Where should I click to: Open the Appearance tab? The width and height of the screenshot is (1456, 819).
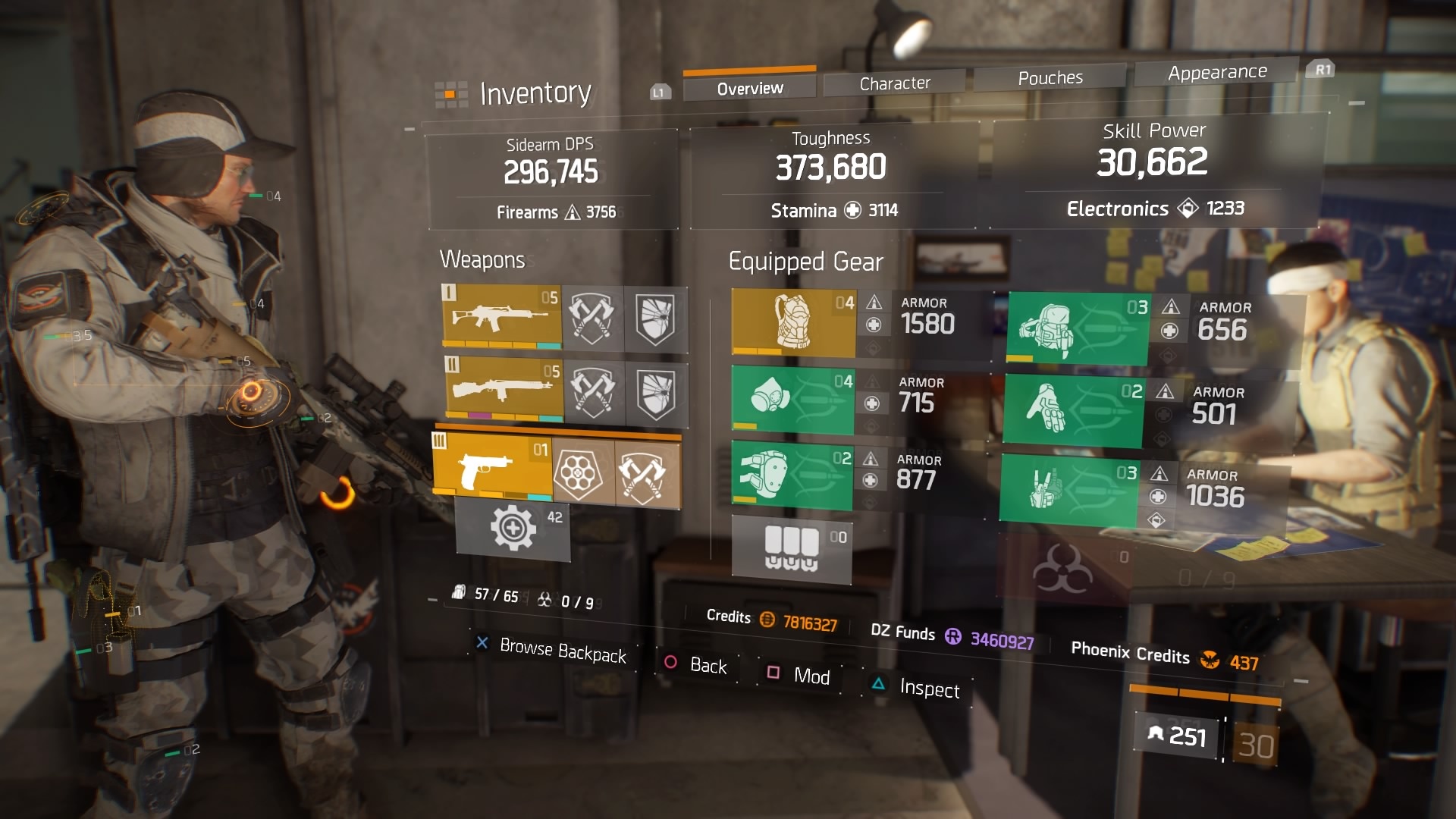1216,72
